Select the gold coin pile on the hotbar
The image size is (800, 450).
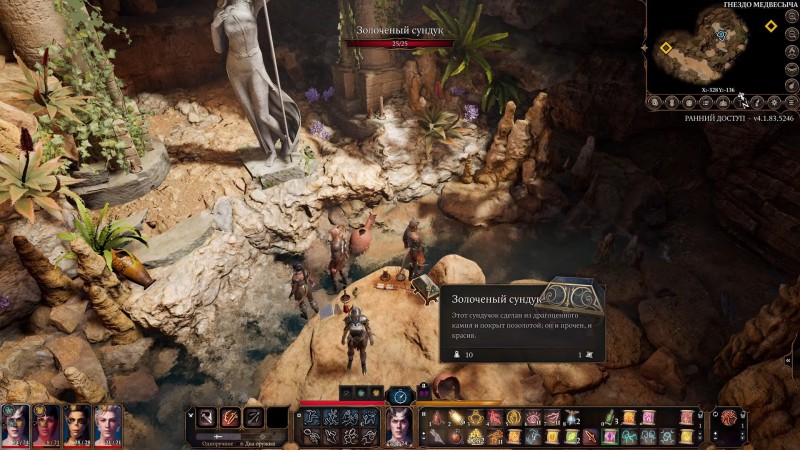click(477, 436)
